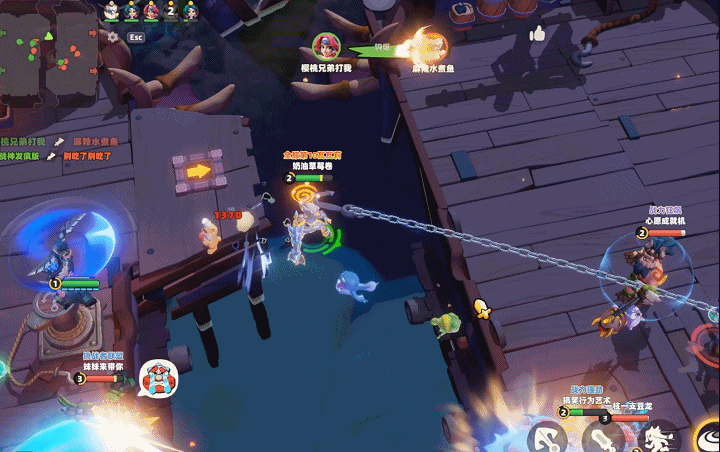Tap the lifebuoy emote speech bubble

click(x=157, y=379)
